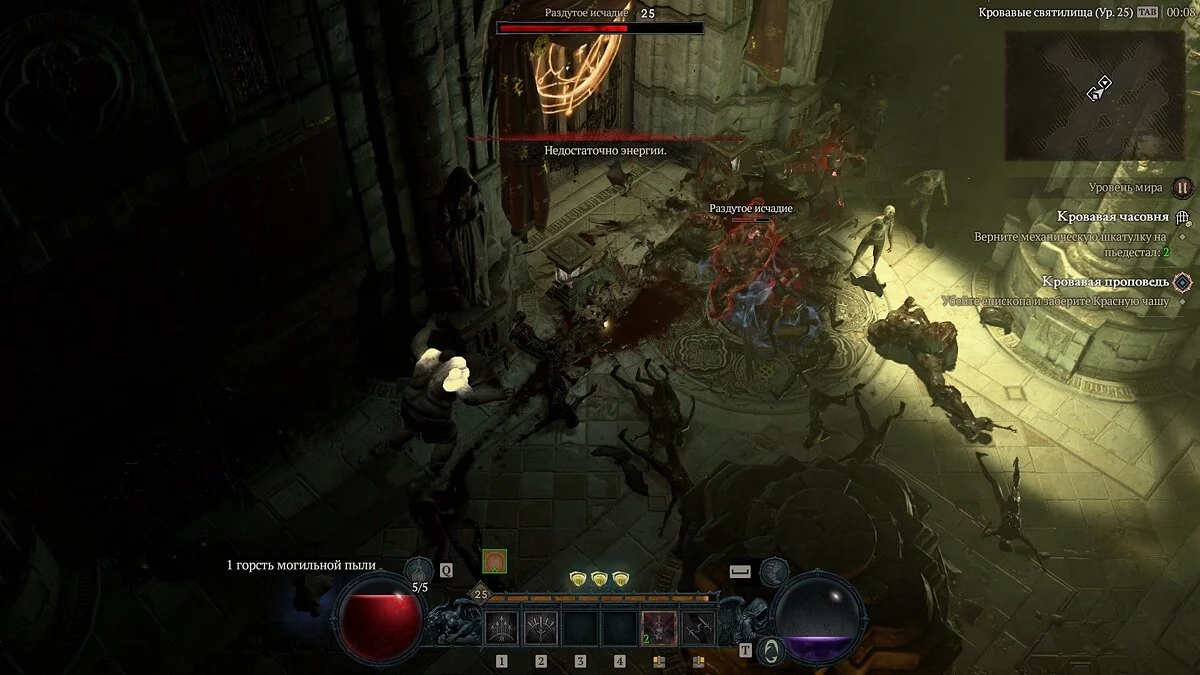Activate the red-highlighted skill with green 2
Screen dimensions: 1200x675
tap(659, 627)
